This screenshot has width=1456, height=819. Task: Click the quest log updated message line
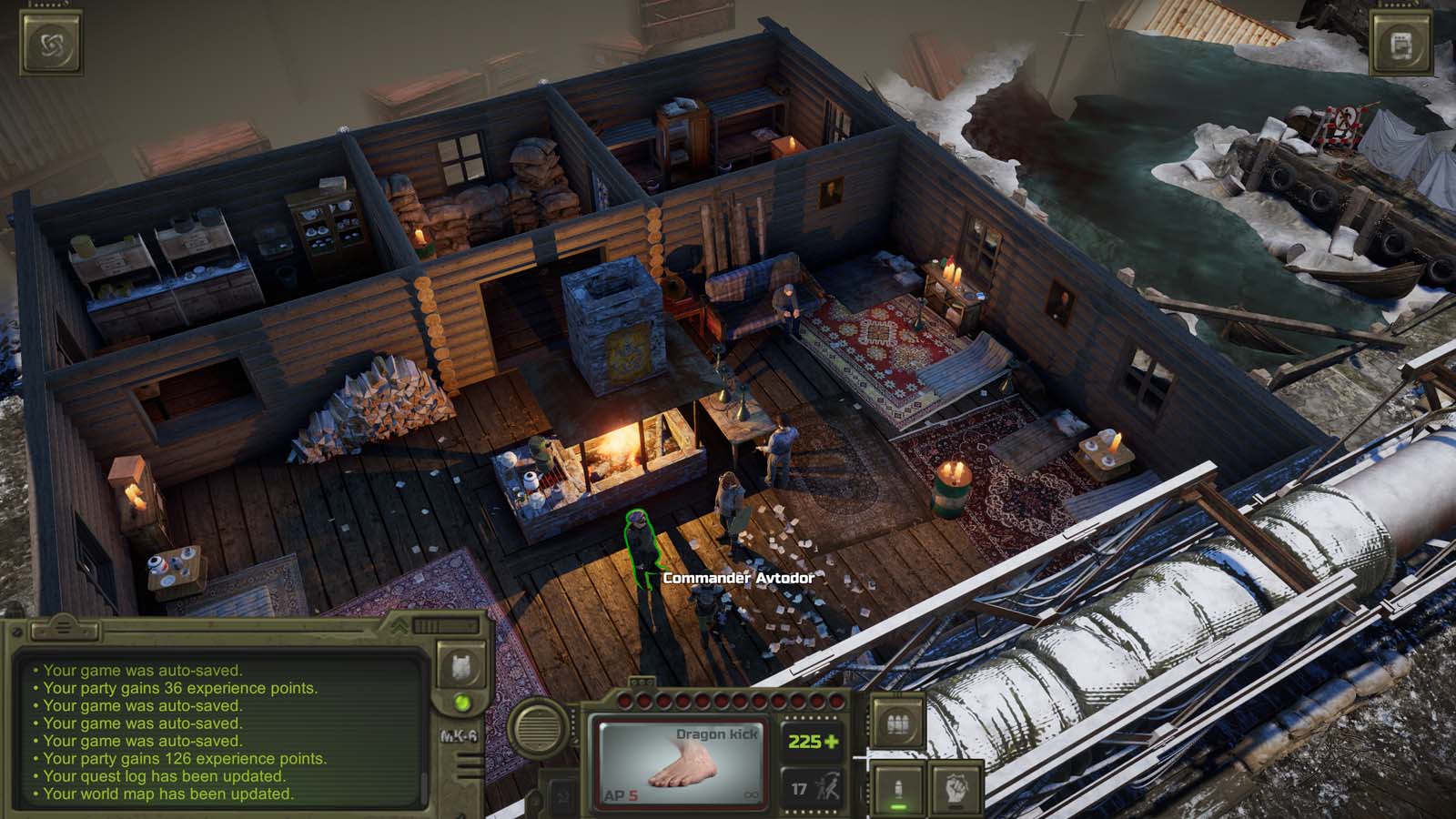(164, 775)
